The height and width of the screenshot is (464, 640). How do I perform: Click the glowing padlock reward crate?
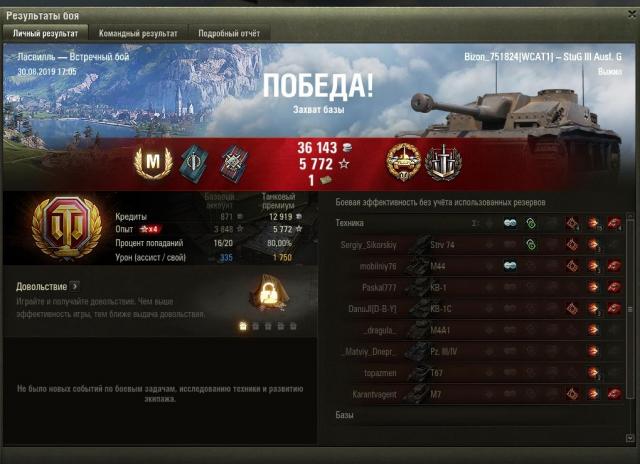[x=266, y=293]
